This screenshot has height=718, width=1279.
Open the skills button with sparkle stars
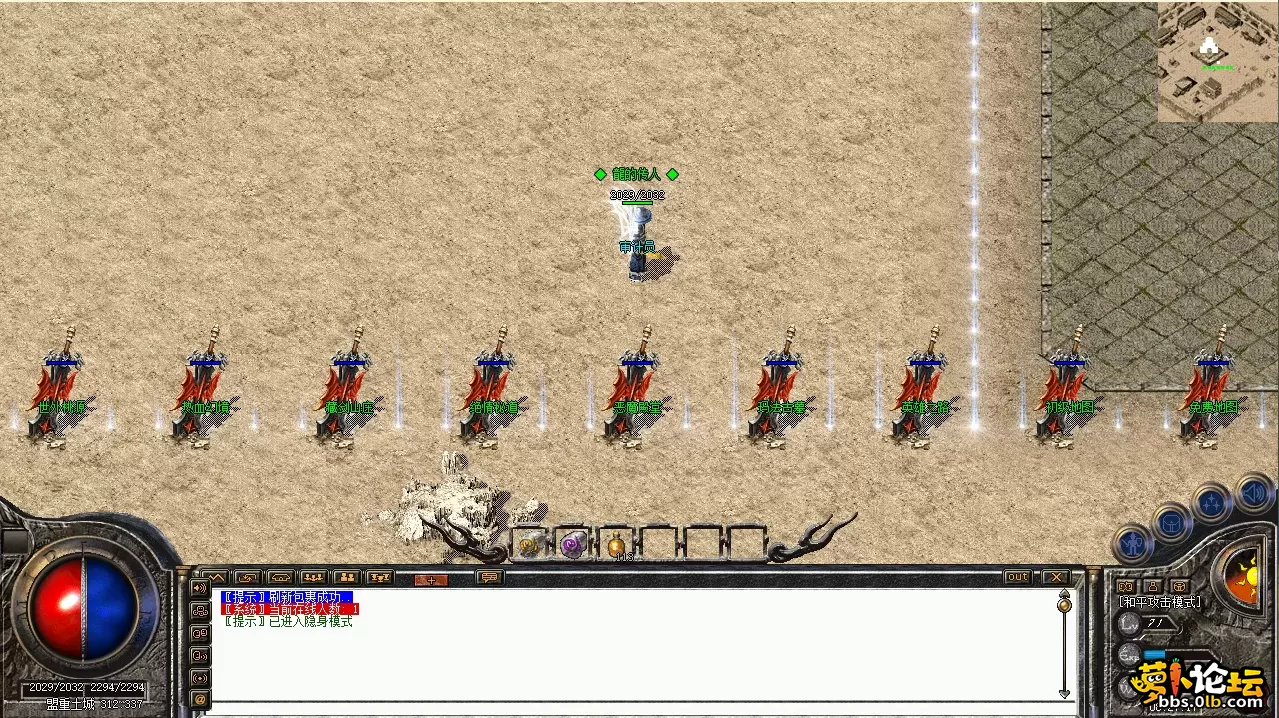(x=1212, y=504)
